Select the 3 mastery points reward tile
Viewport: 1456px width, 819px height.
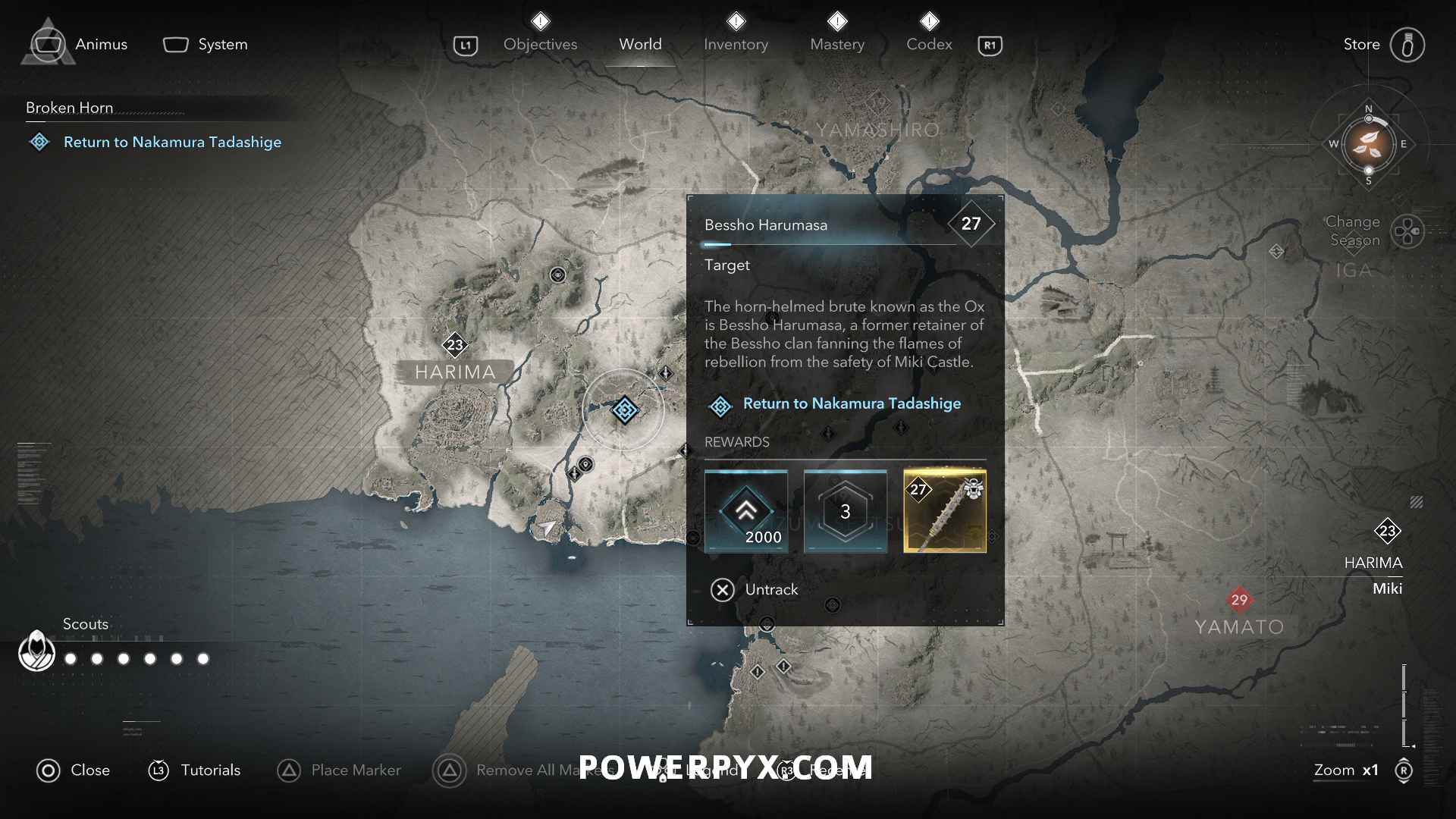point(846,511)
